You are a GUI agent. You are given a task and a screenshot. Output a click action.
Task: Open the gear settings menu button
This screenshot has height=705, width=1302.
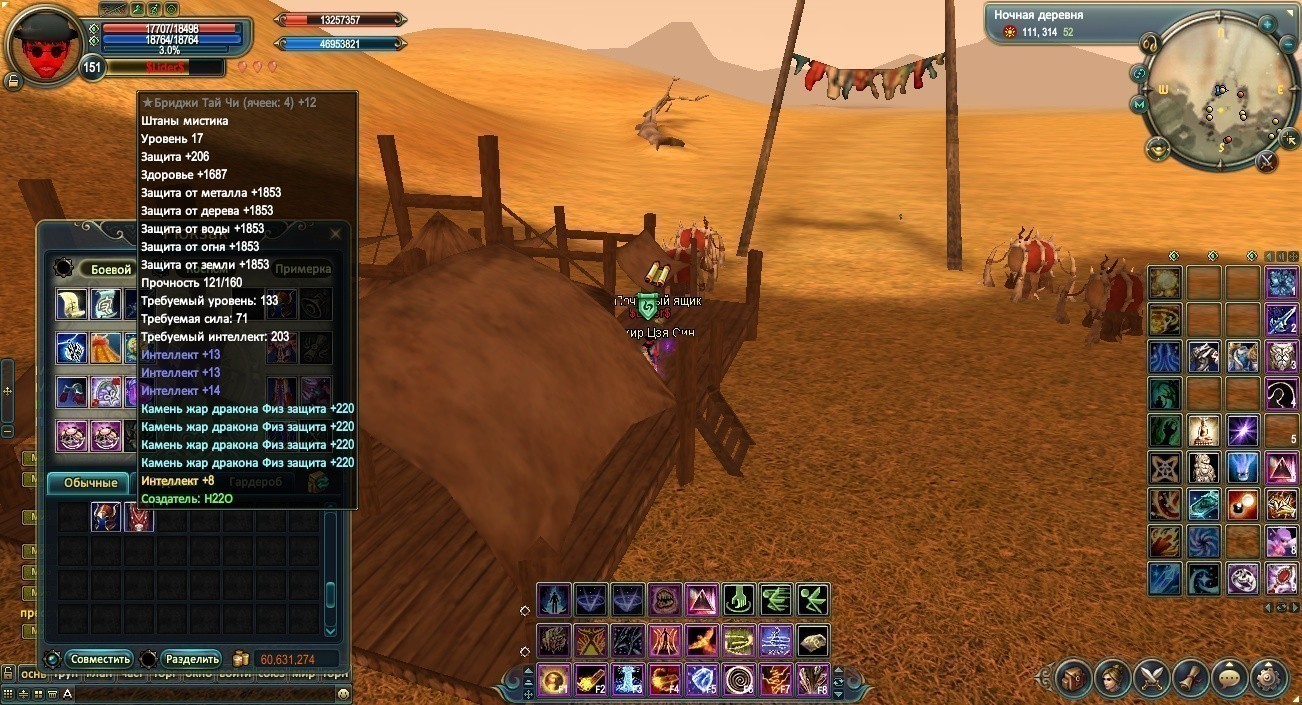coord(1268,677)
